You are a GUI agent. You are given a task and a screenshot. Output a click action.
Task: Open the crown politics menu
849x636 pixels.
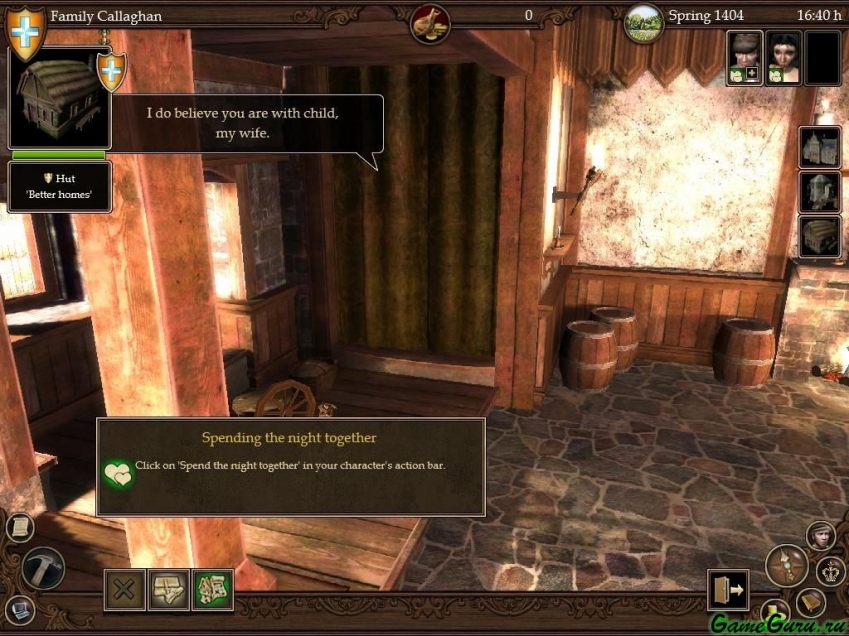point(831,571)
